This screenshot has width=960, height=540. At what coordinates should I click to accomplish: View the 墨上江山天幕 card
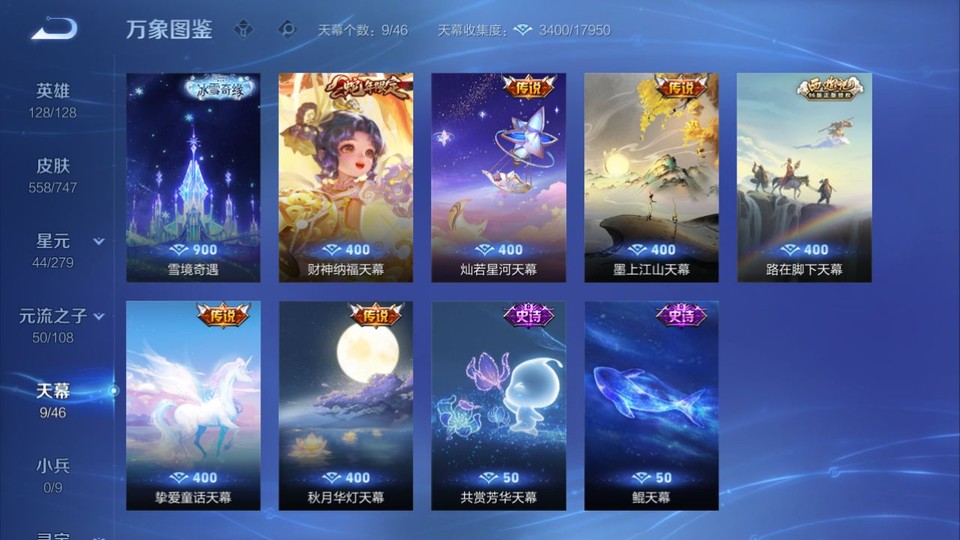[x=651, y=177]
